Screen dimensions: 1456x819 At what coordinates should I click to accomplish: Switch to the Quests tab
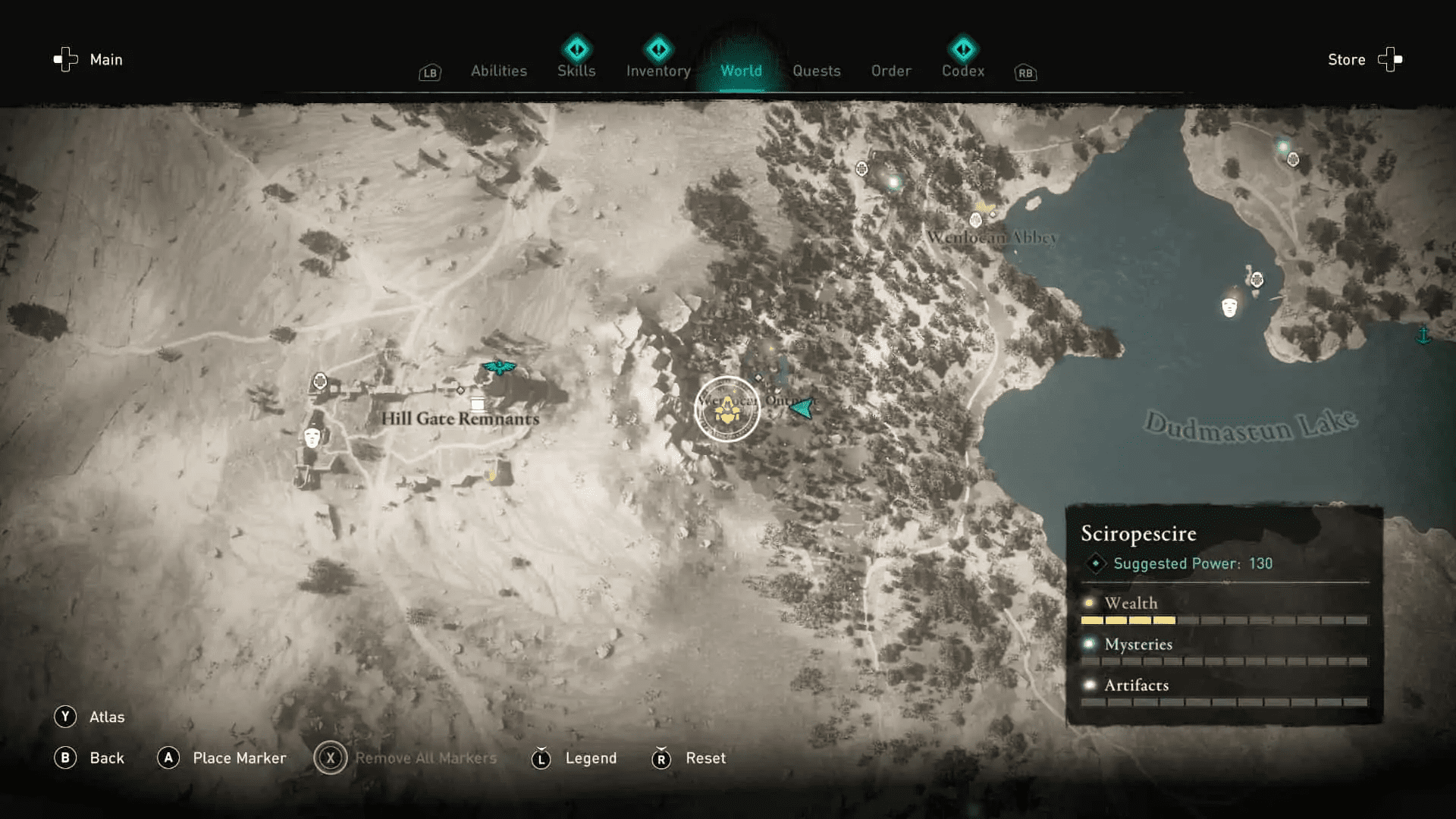tap(817, 71)
